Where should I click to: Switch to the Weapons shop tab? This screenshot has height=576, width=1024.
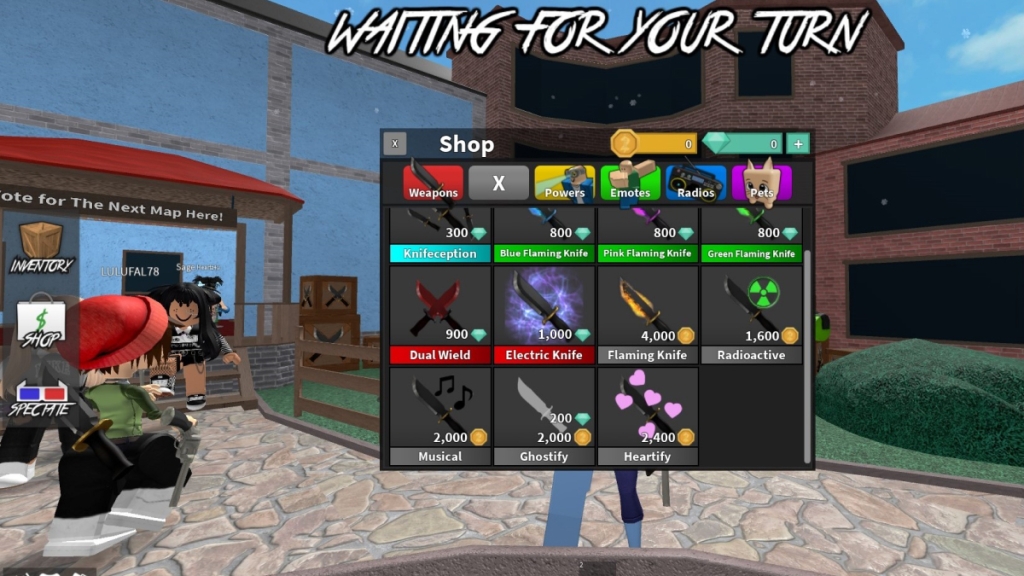[433, 183]
